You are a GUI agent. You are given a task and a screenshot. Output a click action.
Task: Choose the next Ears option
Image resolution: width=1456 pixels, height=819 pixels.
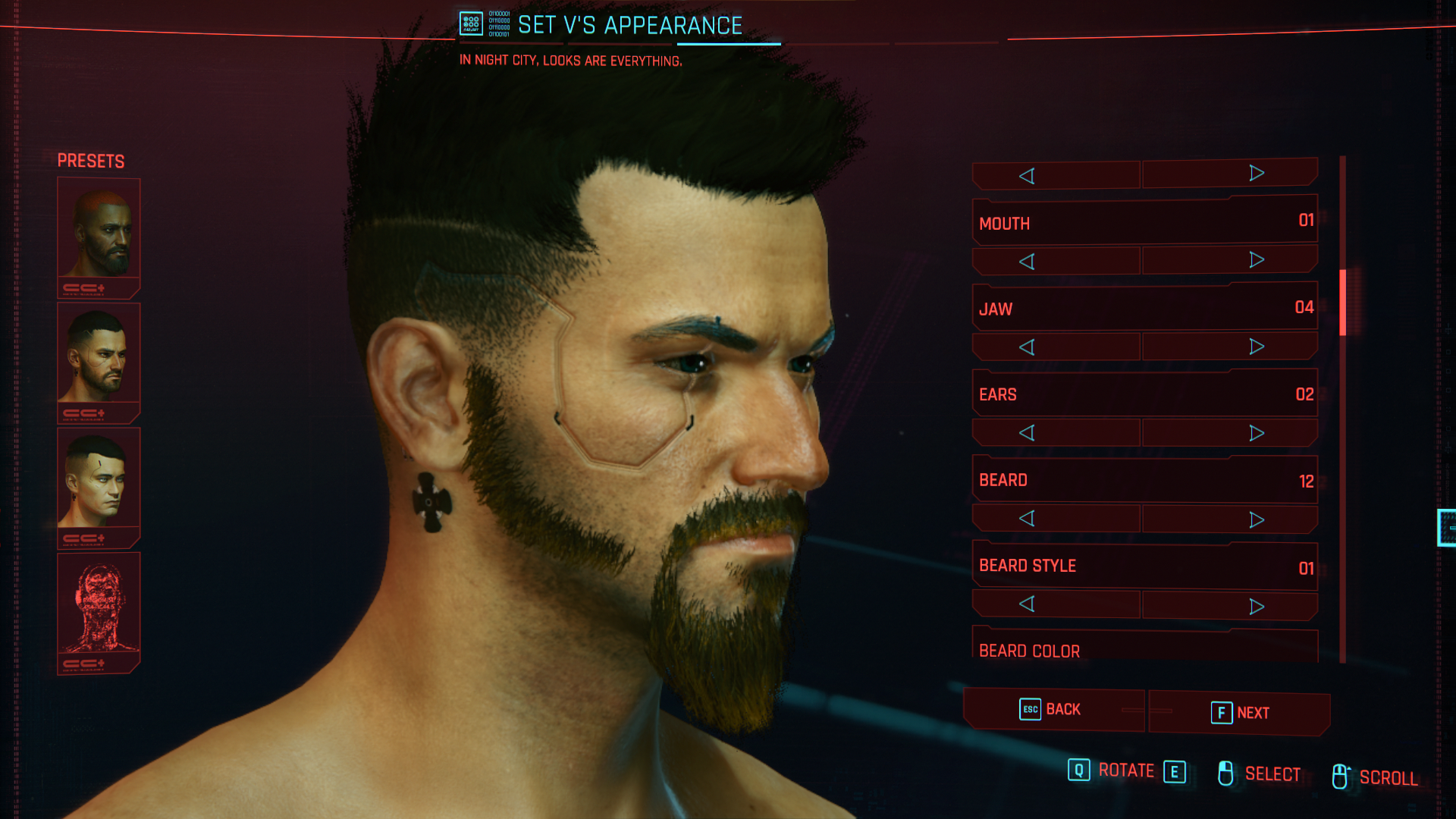(1256, 433)
